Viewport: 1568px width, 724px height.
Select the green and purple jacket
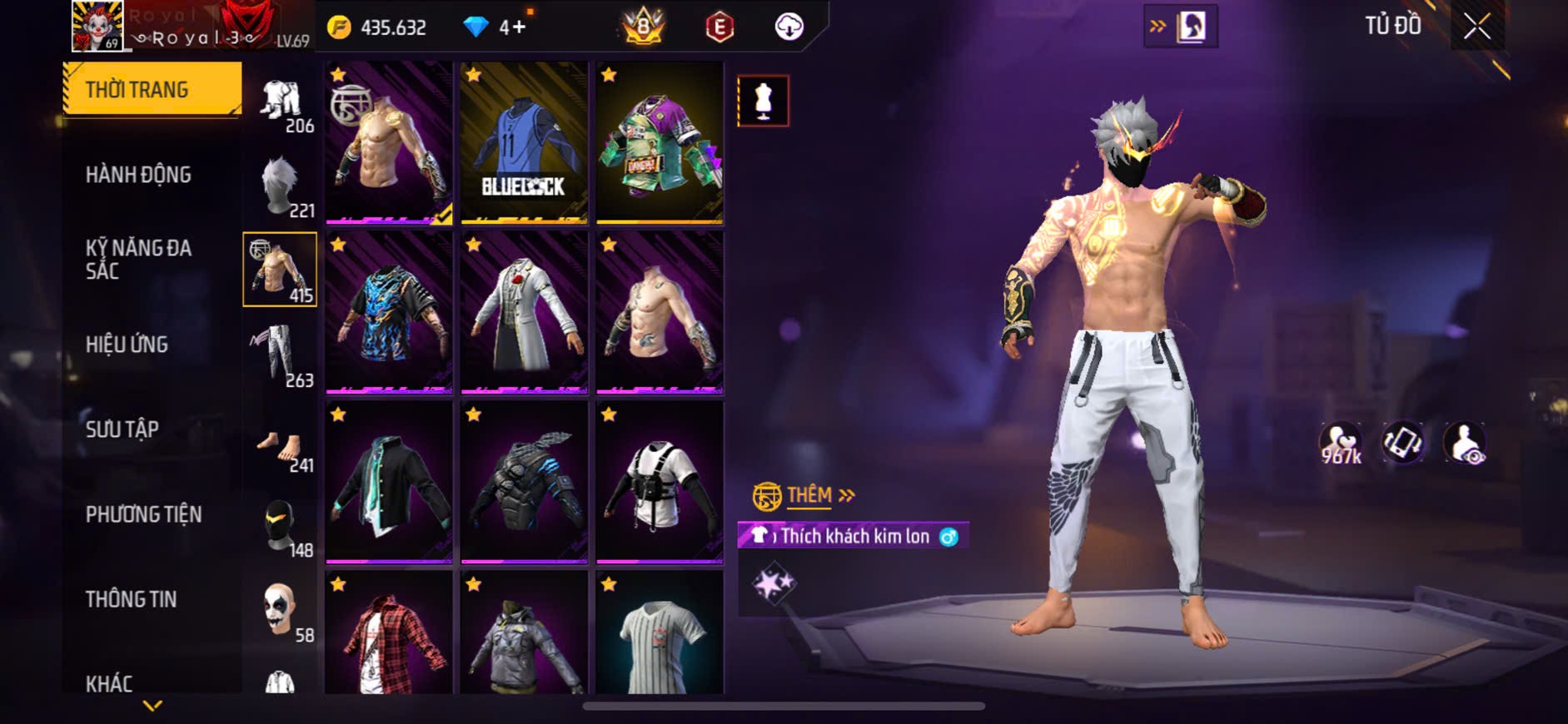tap(660, 143)
